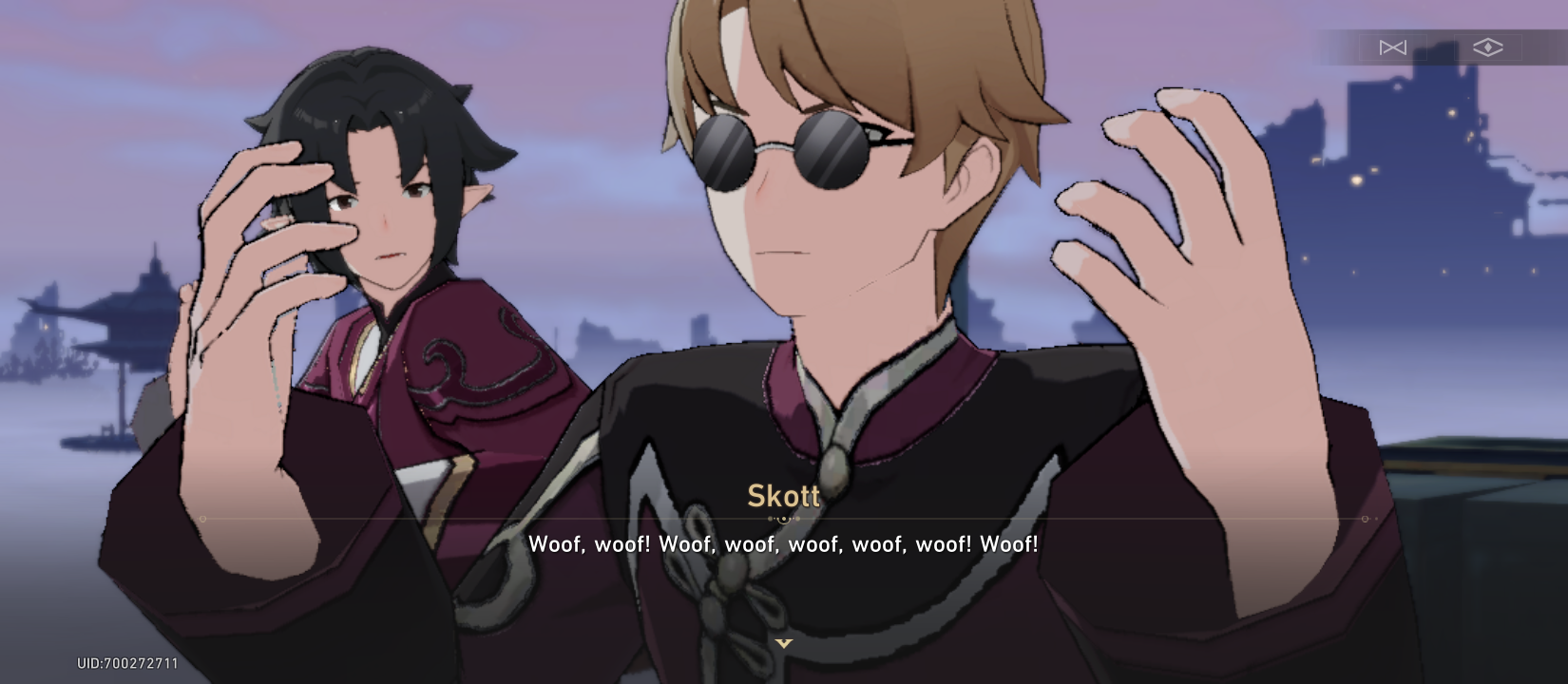This screenshot has height=684, width=1568.
Task: Click the dimmed top-right control bar
Action: (1440, 47)
